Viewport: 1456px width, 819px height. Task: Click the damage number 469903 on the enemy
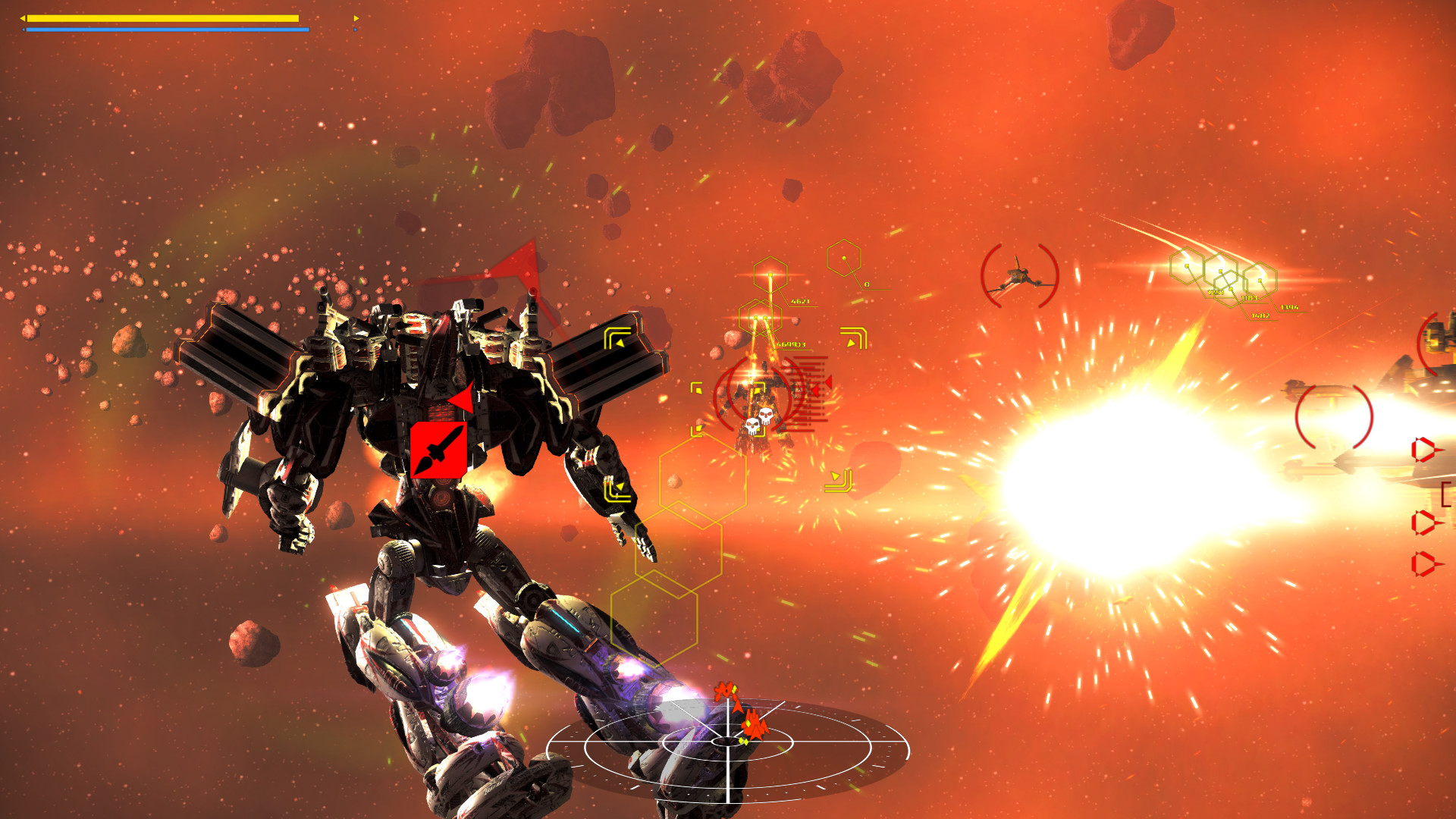[x=789, y=344]
